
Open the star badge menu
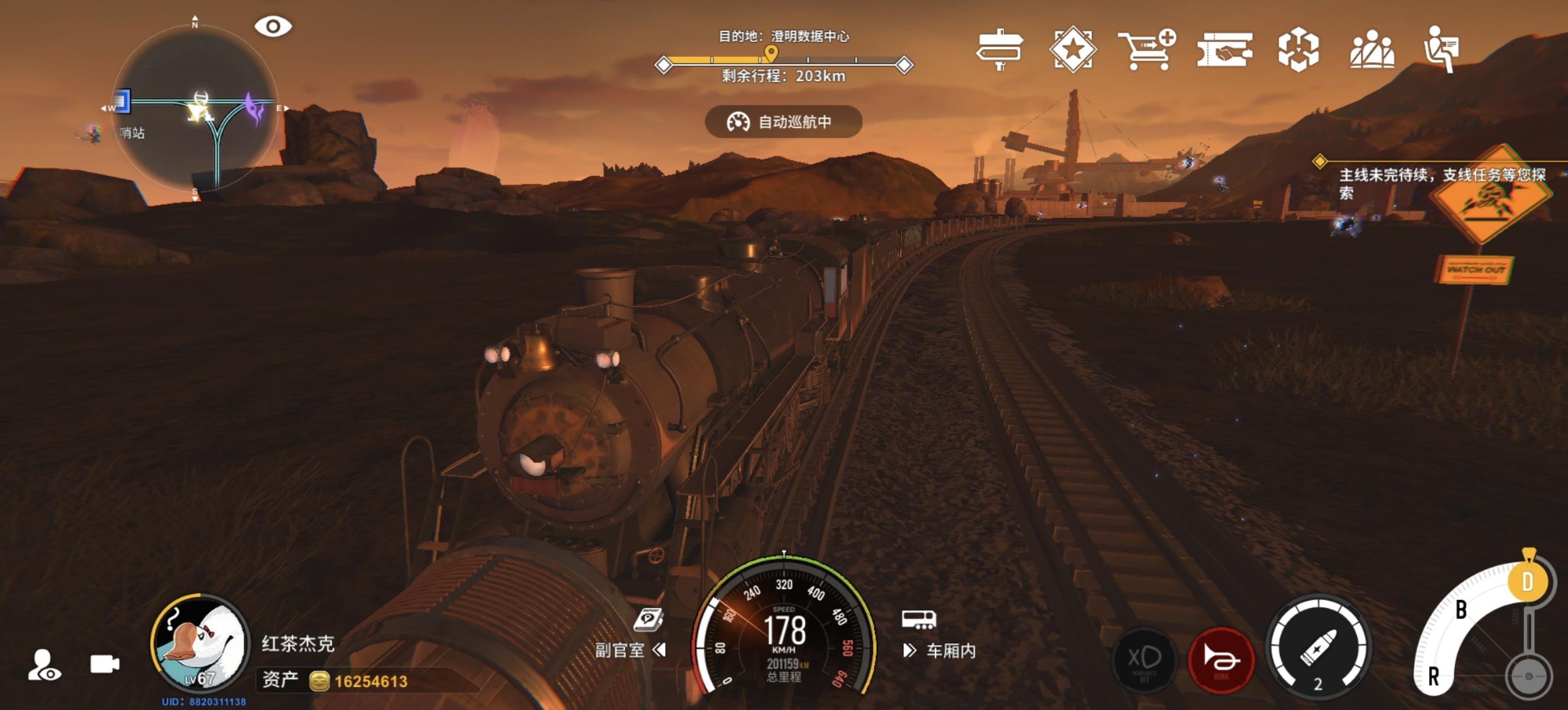click(x=1073, y=50)
